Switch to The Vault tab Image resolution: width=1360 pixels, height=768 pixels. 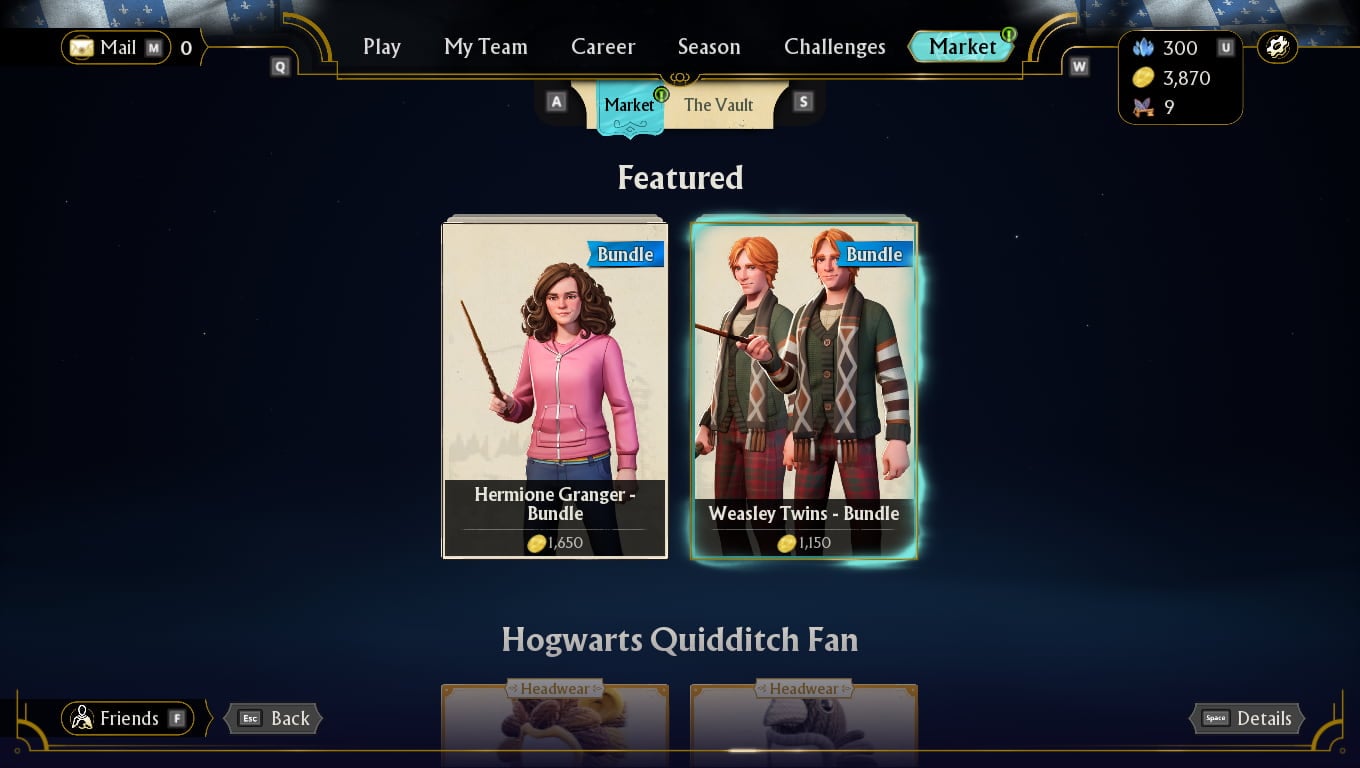coord(719,104)
